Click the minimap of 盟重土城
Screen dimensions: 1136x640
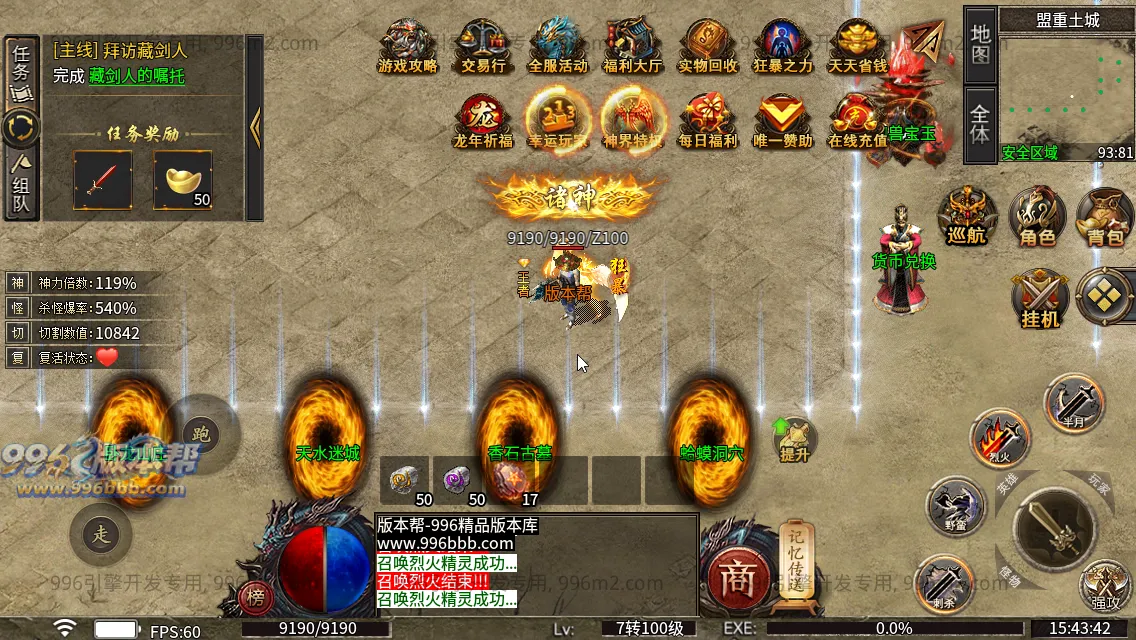tap(1066, 88)
